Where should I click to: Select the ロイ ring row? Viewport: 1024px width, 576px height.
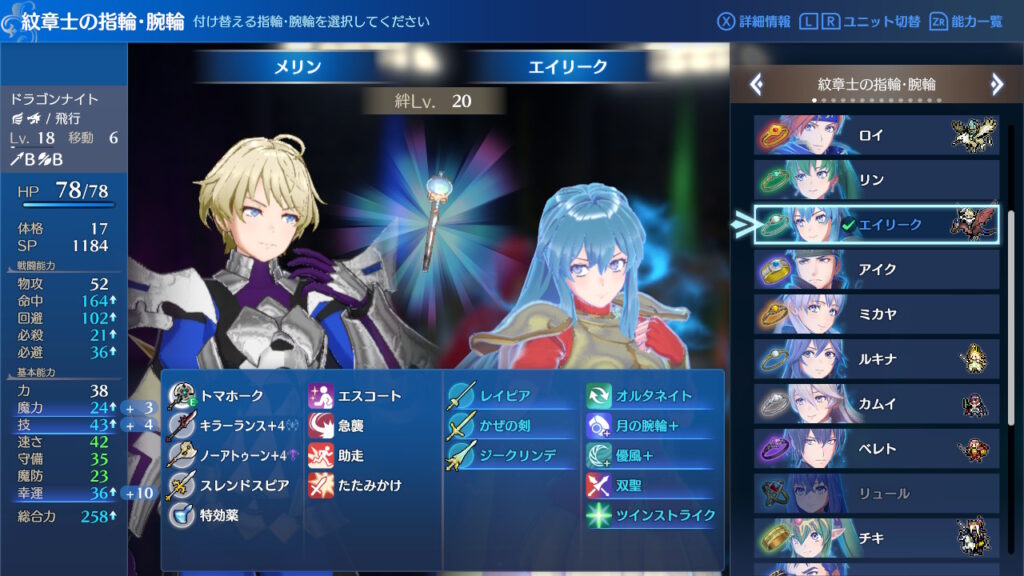[876, 135]
